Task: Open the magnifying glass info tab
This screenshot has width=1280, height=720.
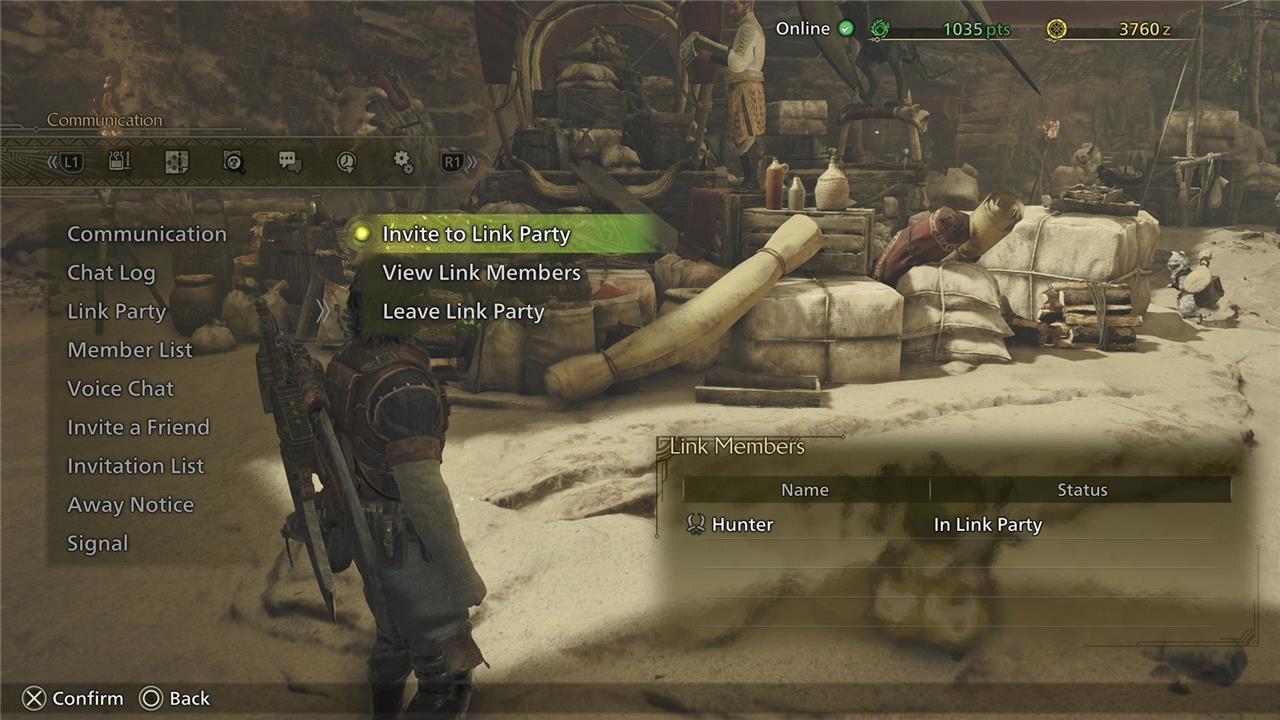Action: tap(234, 162)
